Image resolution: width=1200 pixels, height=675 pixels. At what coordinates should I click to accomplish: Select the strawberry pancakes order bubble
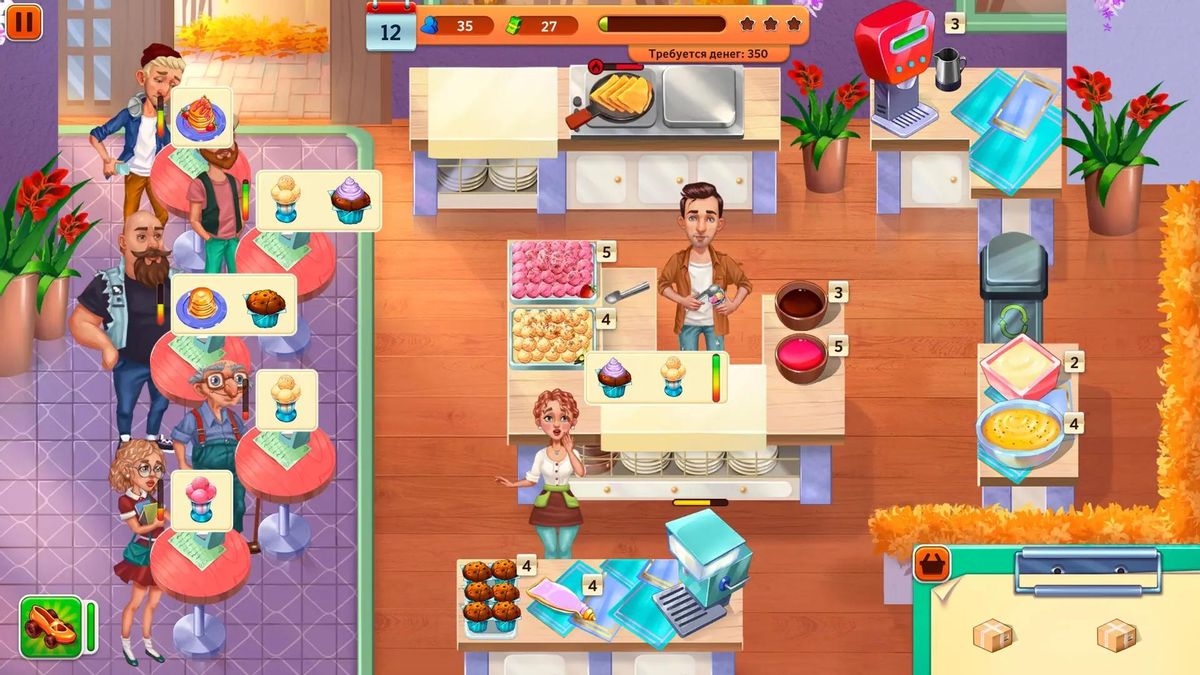(x=202, y=117)
